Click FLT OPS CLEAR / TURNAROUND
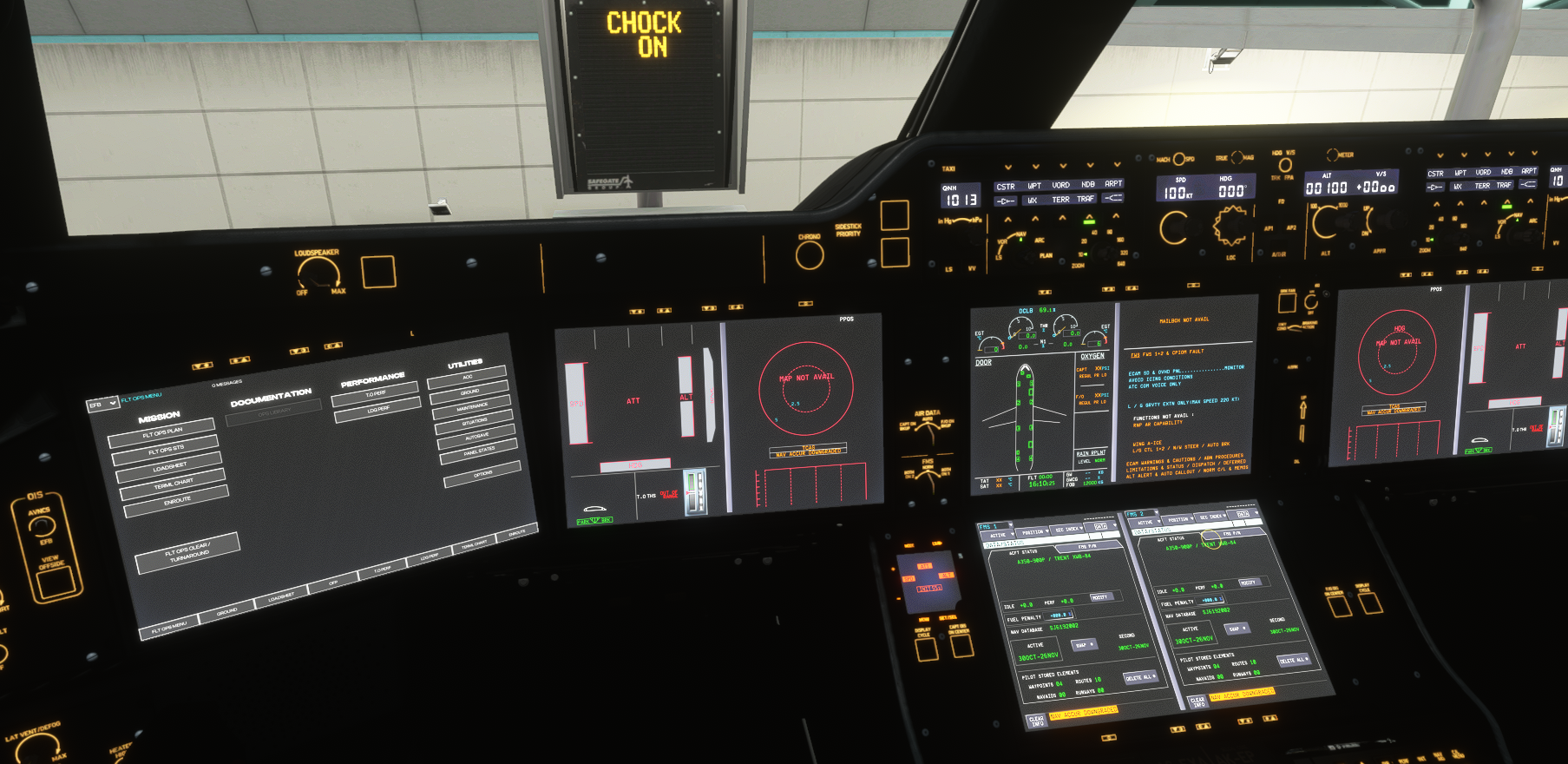 click(187, 552)
